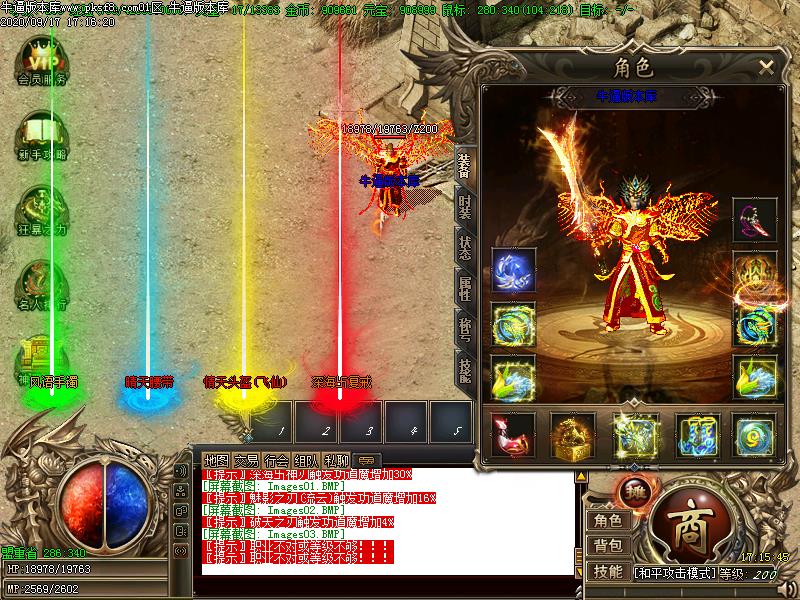Open the 背包 backpack
Image resolution: width=800 pixels, height=600 pixels.
(x=607, y=546)
